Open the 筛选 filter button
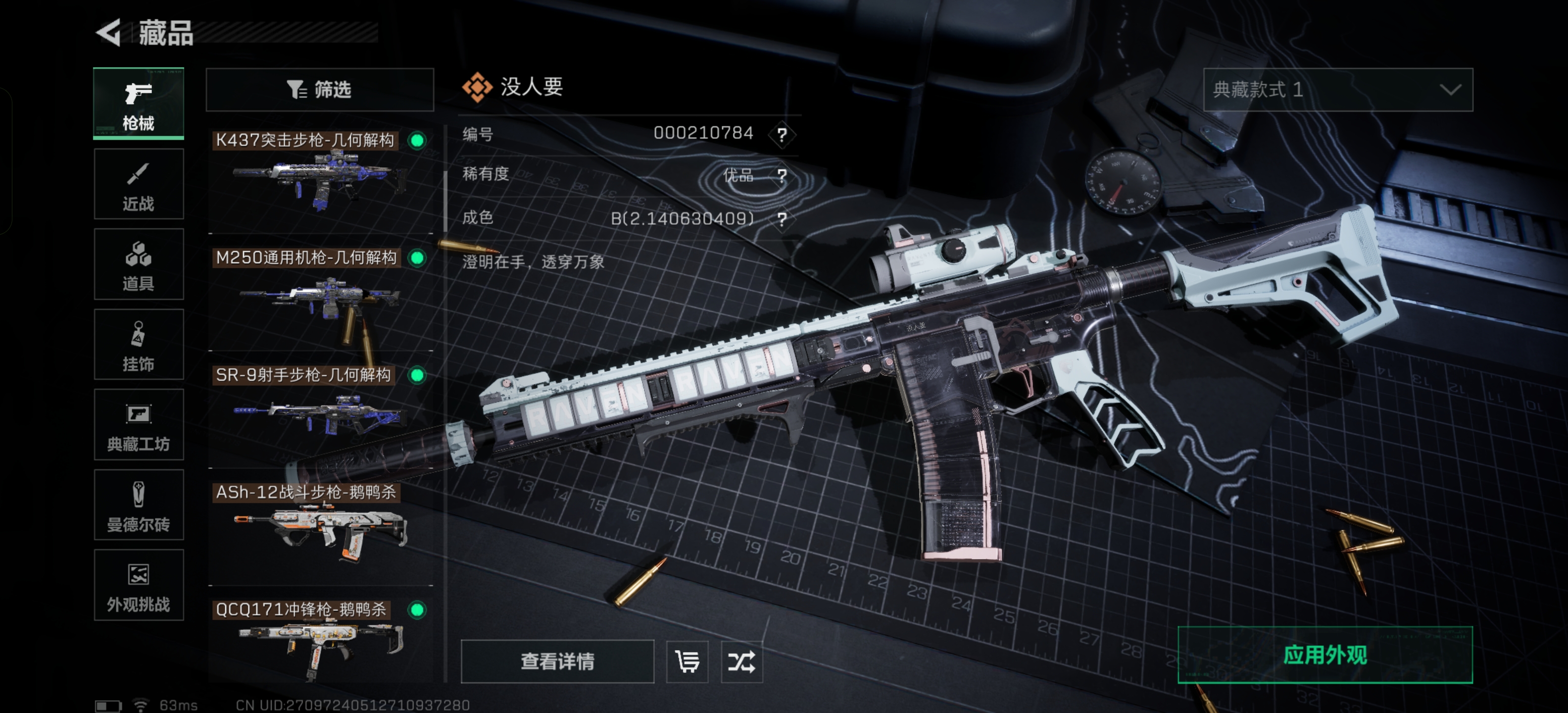The height and width of the screenshot is (713, 1568). click(x=320, y=90)
